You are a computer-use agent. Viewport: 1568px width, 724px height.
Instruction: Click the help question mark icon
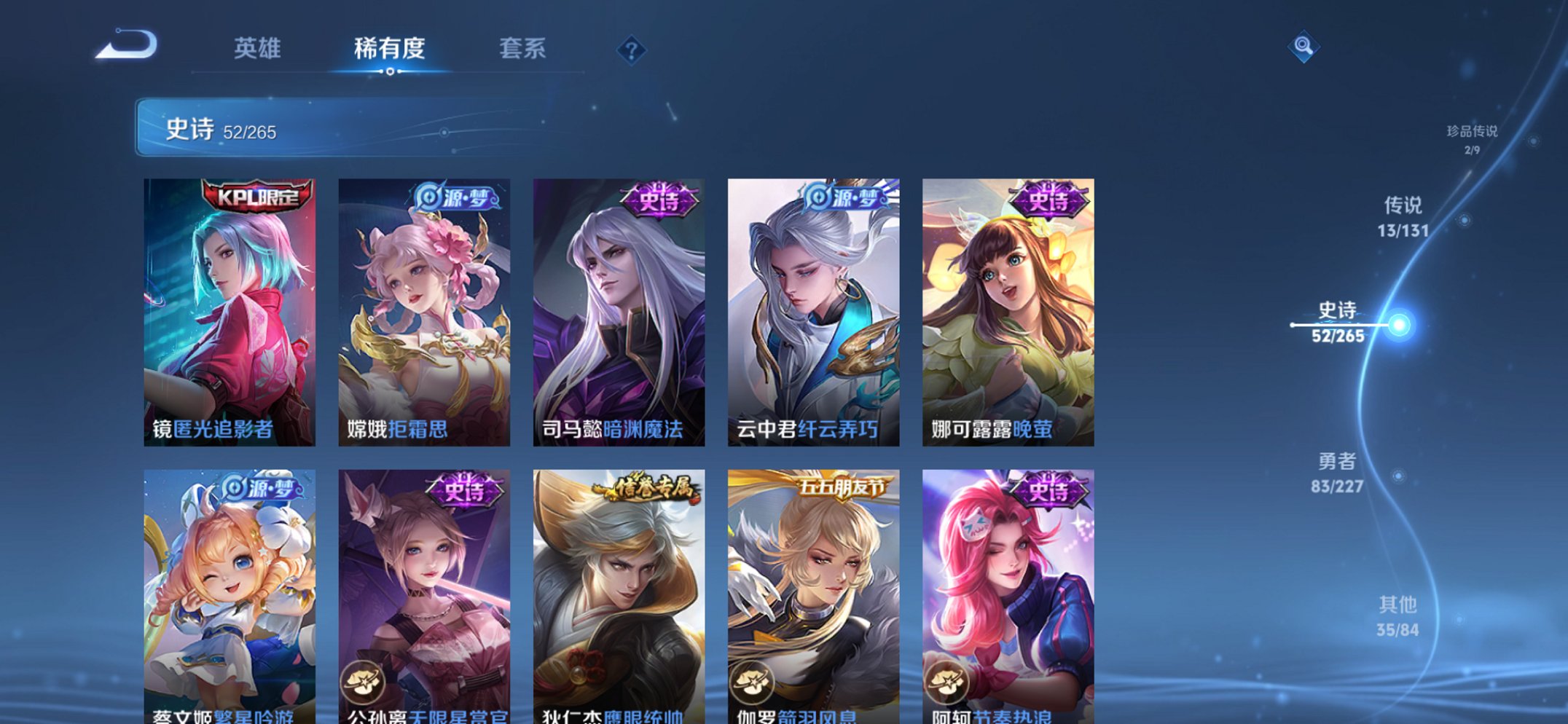631,50
